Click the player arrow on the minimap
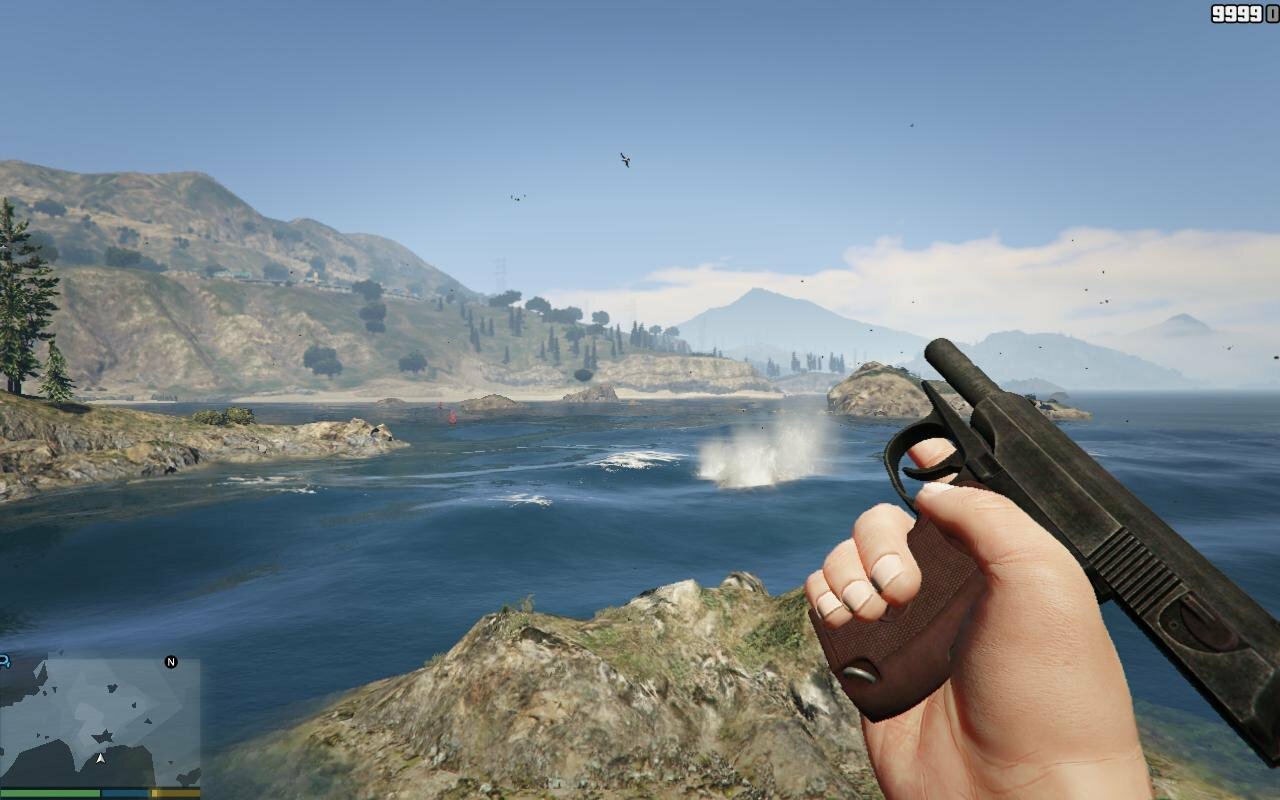 (x=100, y=758)
